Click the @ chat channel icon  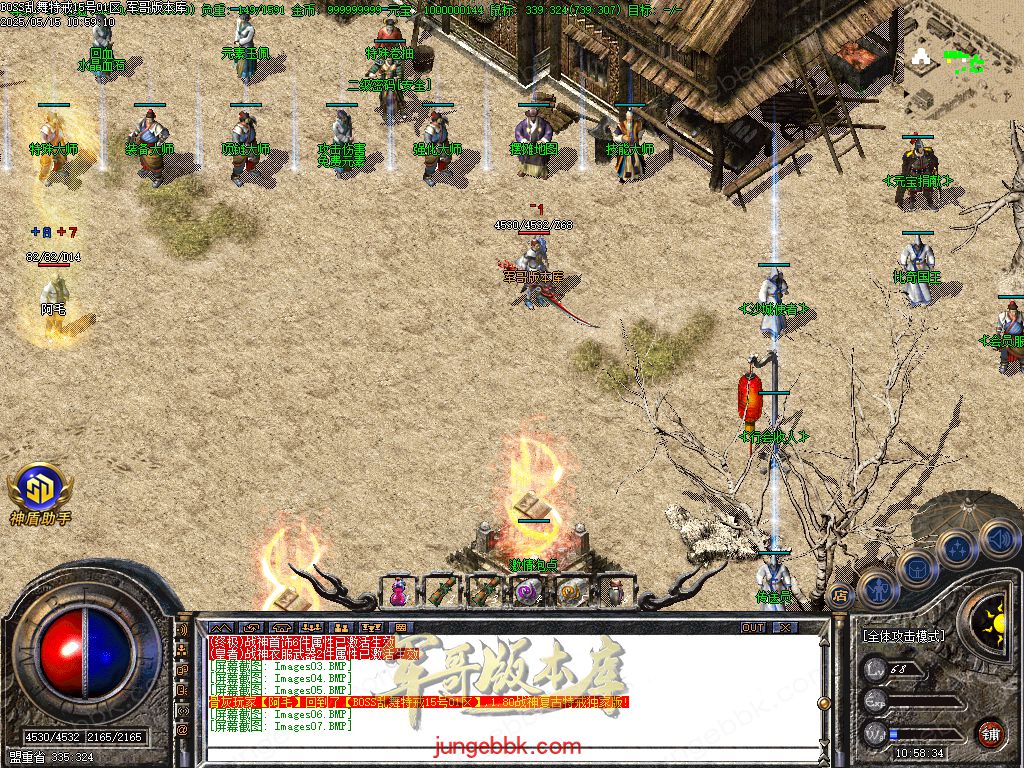pyautogui.click(x=183, y=729)
